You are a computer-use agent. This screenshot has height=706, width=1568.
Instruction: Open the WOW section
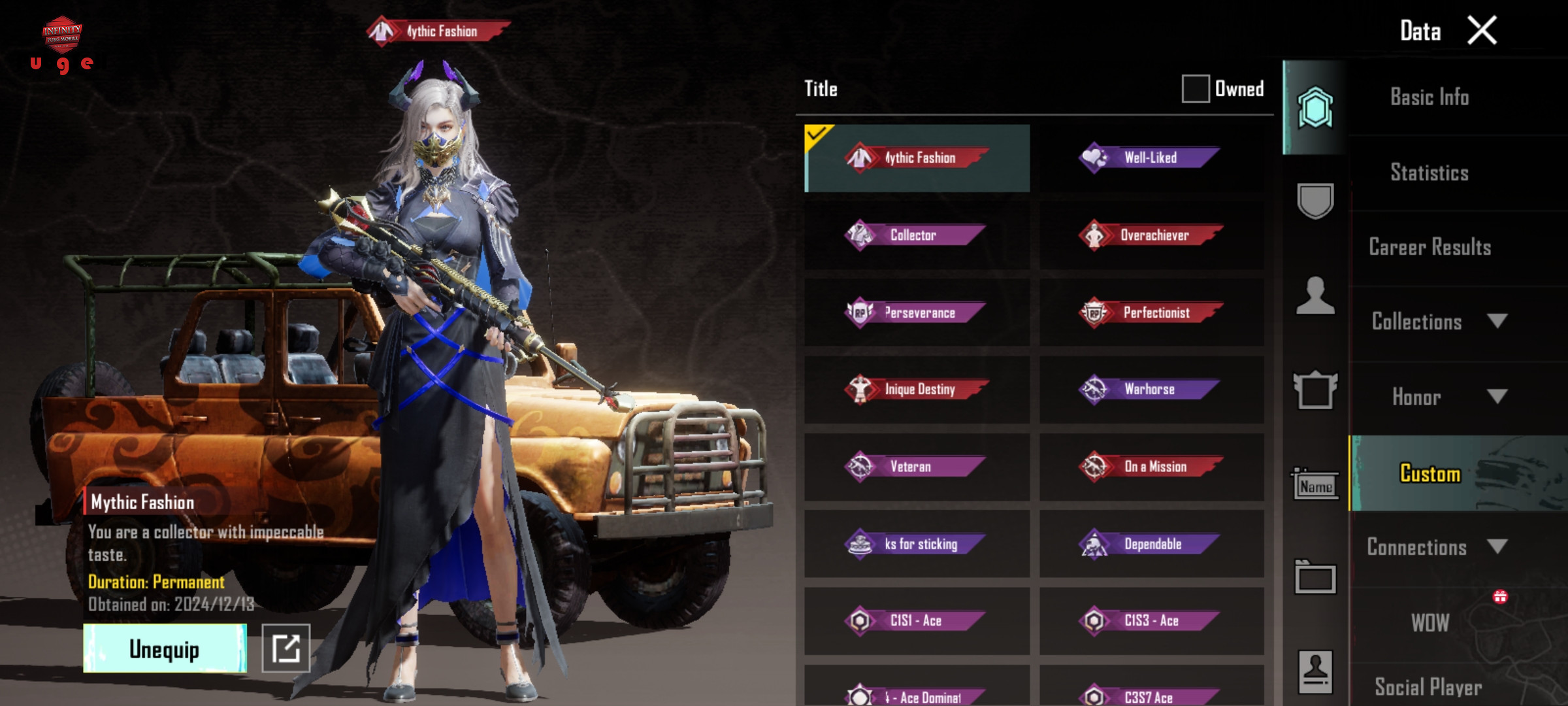(1429, 622)
